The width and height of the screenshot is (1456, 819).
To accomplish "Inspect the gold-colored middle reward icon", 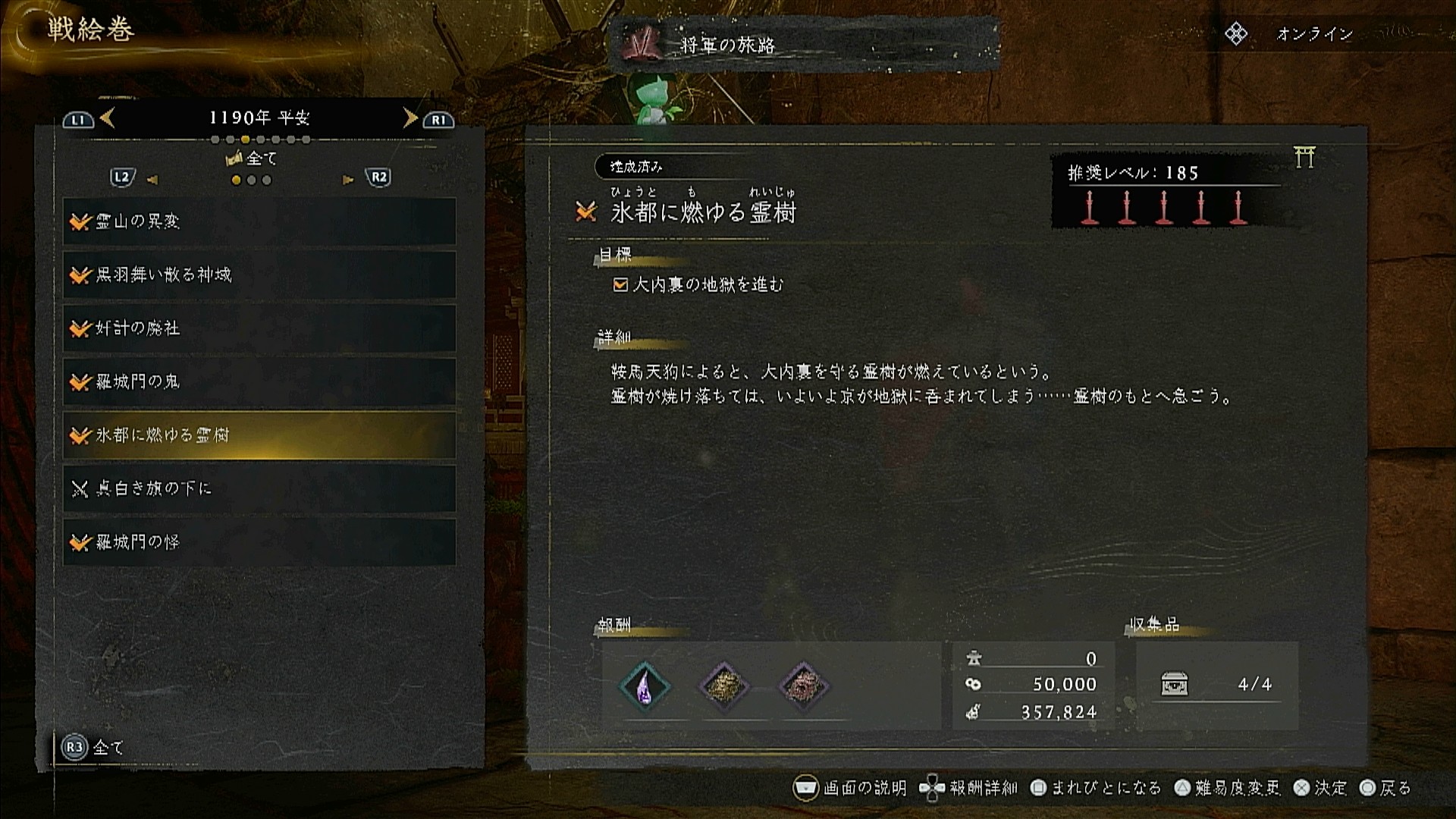I will click(723, 686).
